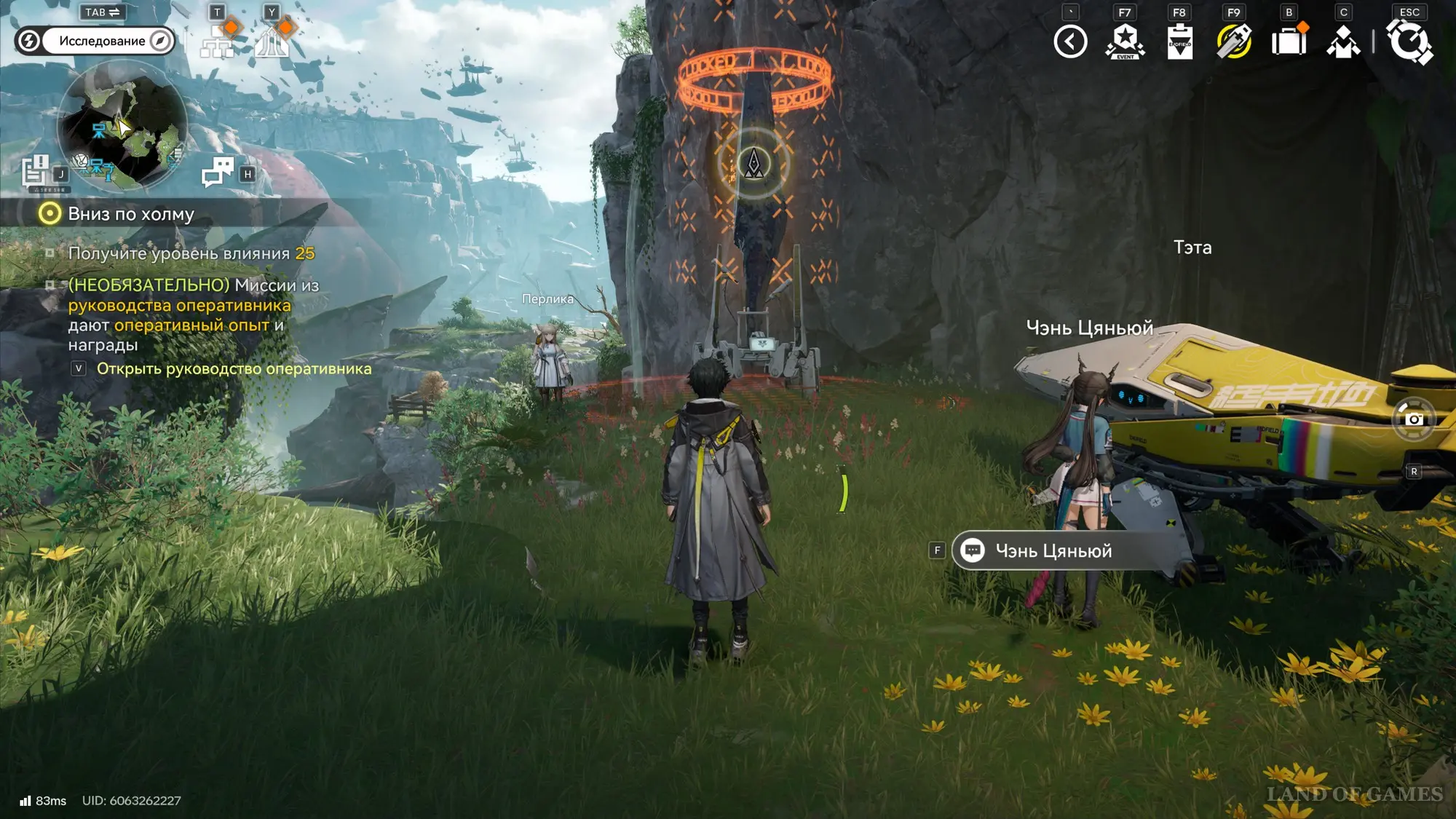Open the tech tree diagram icon

(217, 42)
